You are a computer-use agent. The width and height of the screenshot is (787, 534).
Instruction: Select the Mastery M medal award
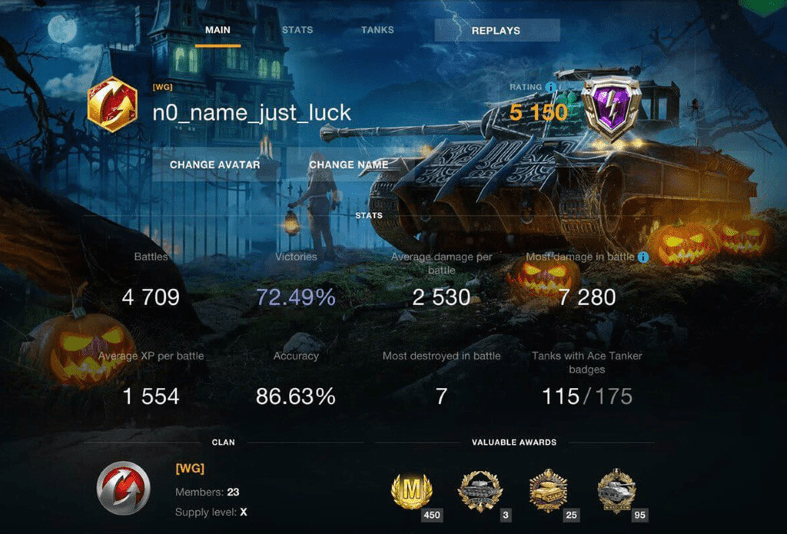411,490
